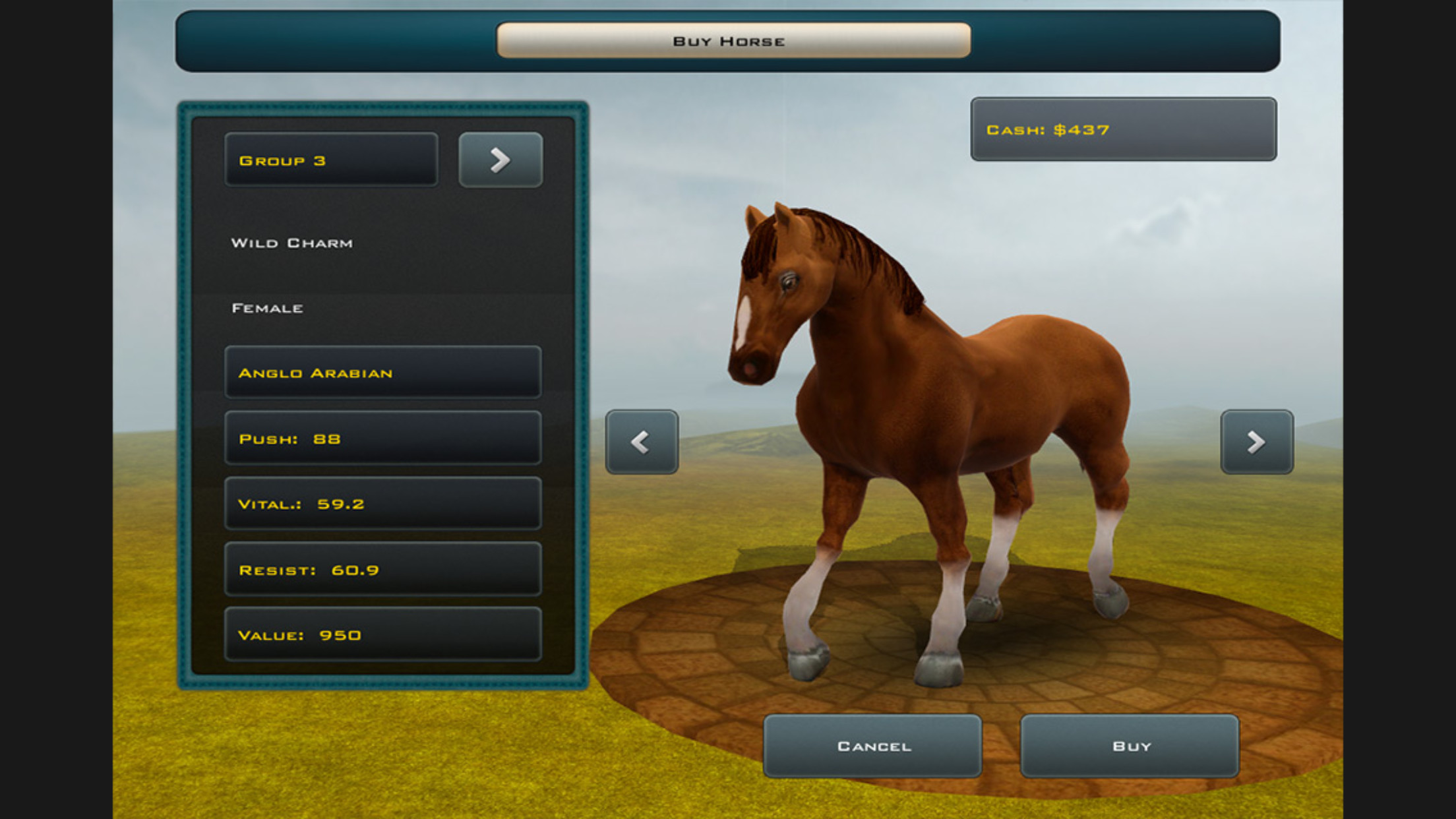Click the Buy button to purchase Wild Charm
The height and width of the screenshot is (819, 1456).
tap(1129, 746)
